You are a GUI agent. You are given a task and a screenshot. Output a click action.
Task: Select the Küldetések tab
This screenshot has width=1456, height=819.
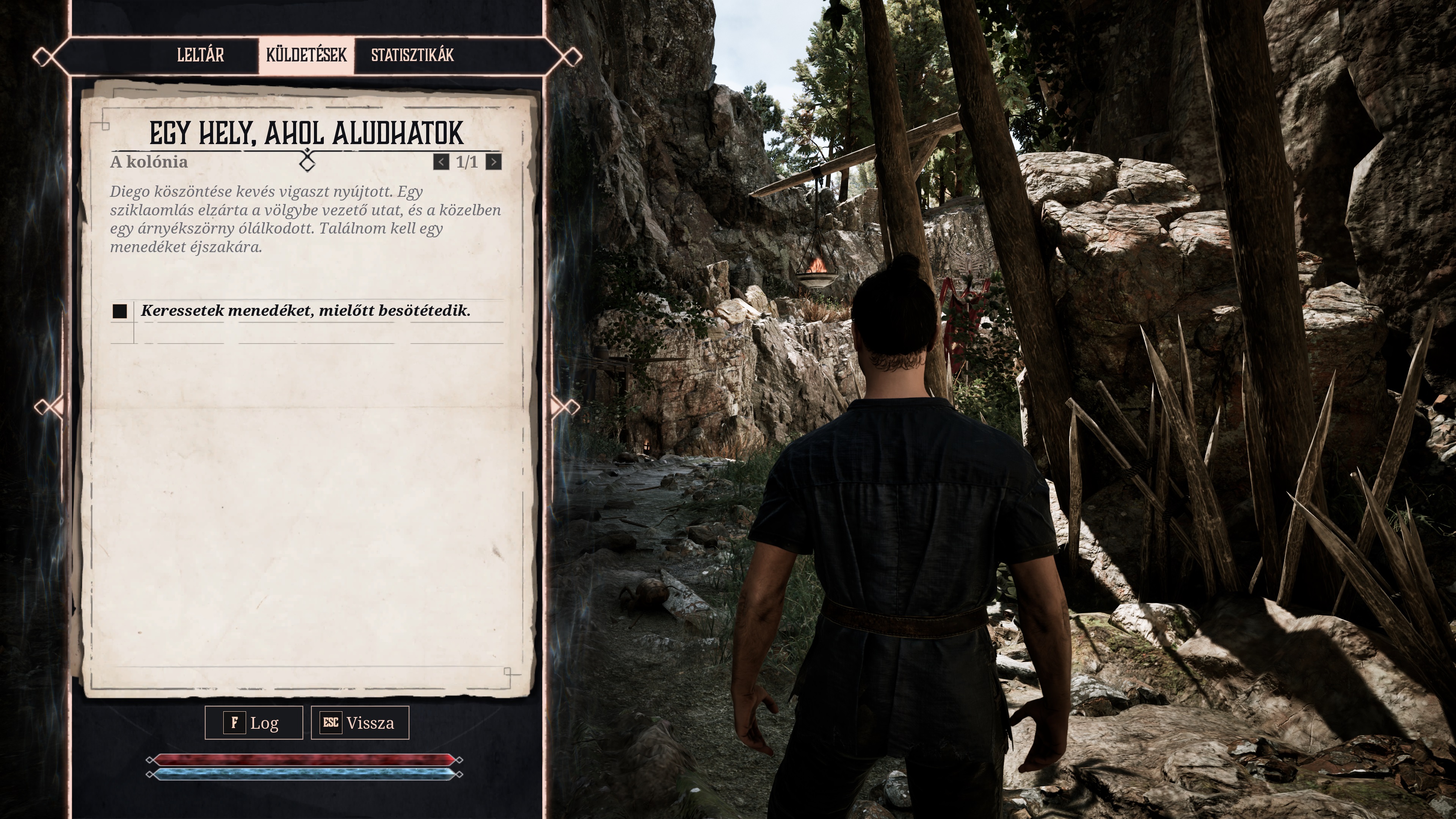[306, 55]
